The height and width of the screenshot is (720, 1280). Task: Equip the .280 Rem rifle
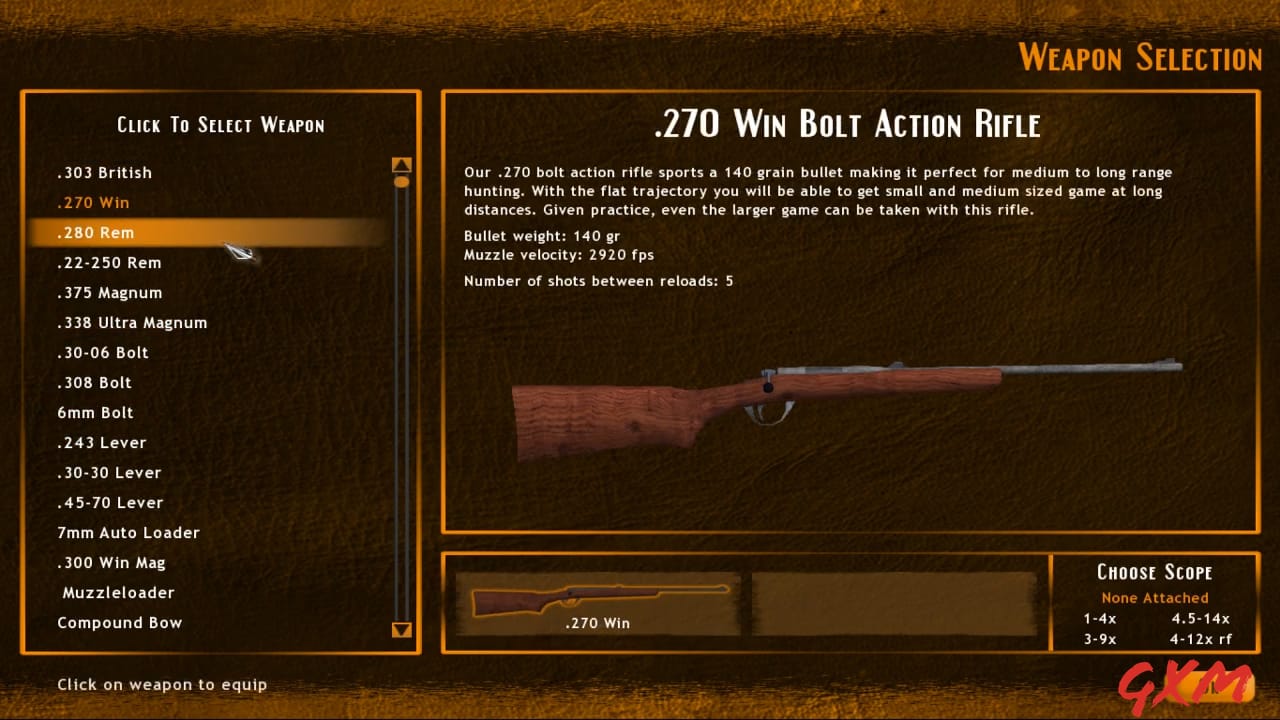coord(95,232)
